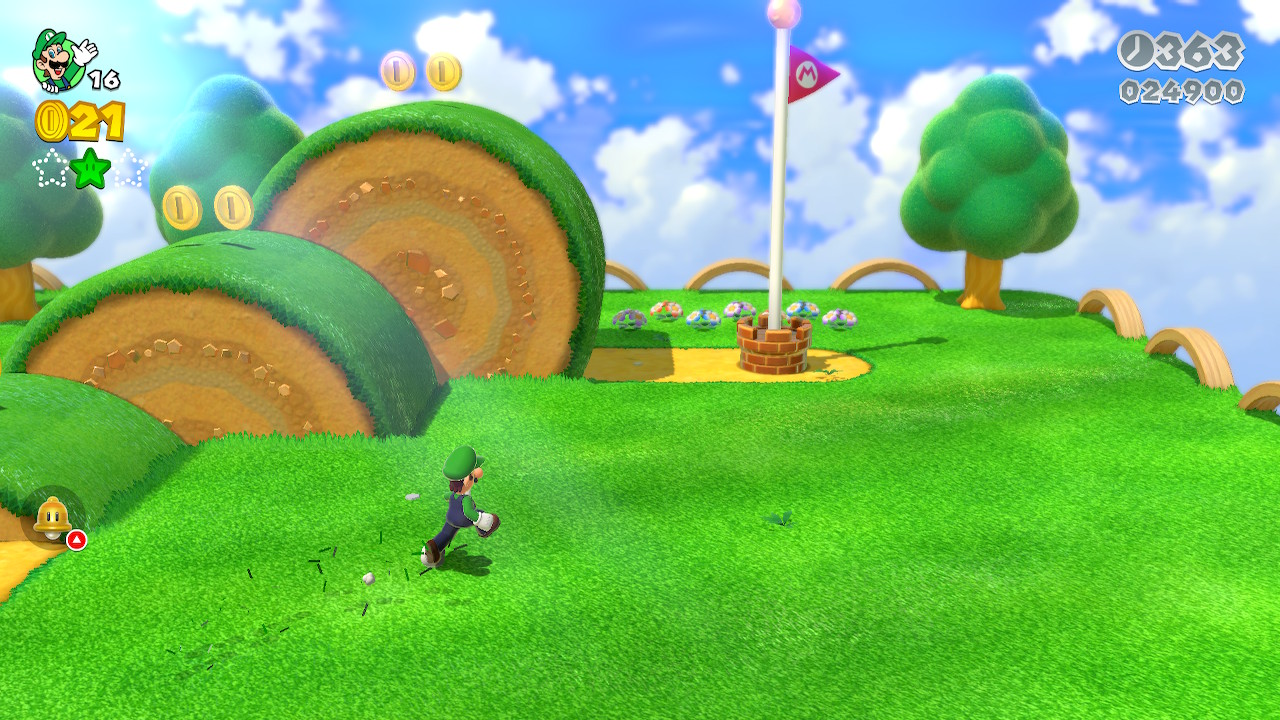
Task: Use the stored Super Bell item
Action: 52,518
